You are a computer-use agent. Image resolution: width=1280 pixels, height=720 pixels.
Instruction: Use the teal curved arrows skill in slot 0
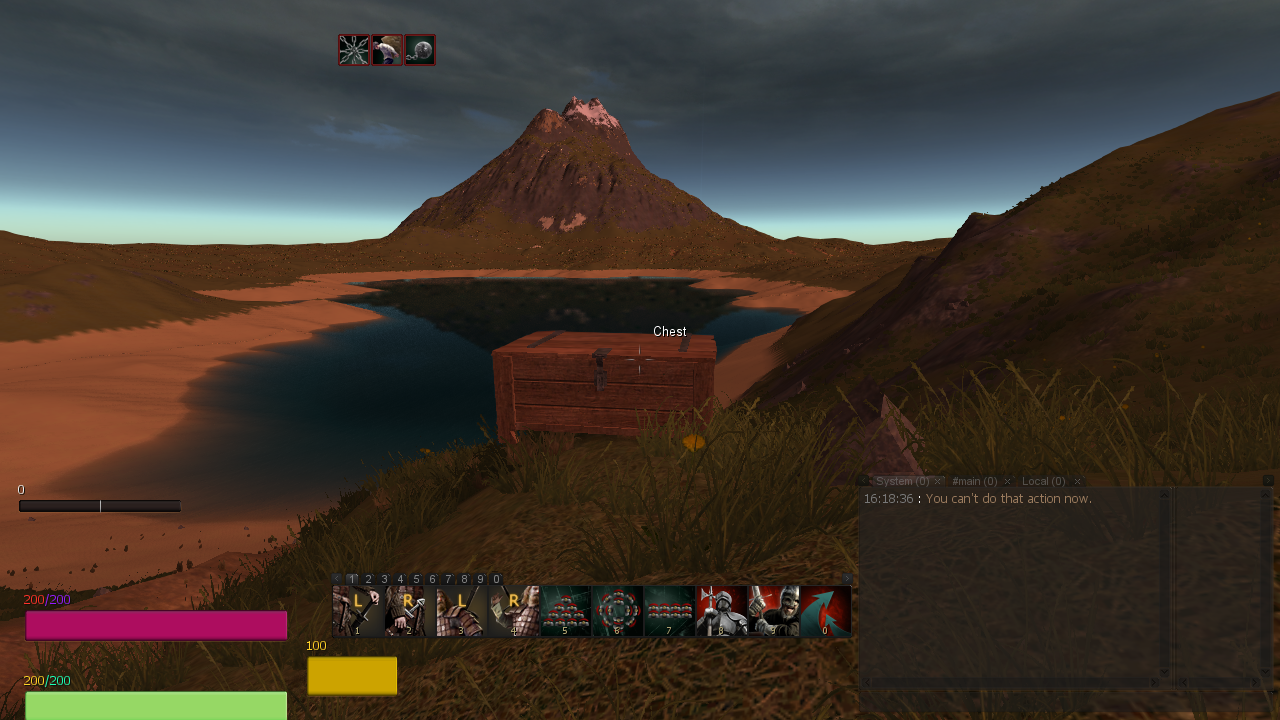pyautogui.click(x=825, y=611)
